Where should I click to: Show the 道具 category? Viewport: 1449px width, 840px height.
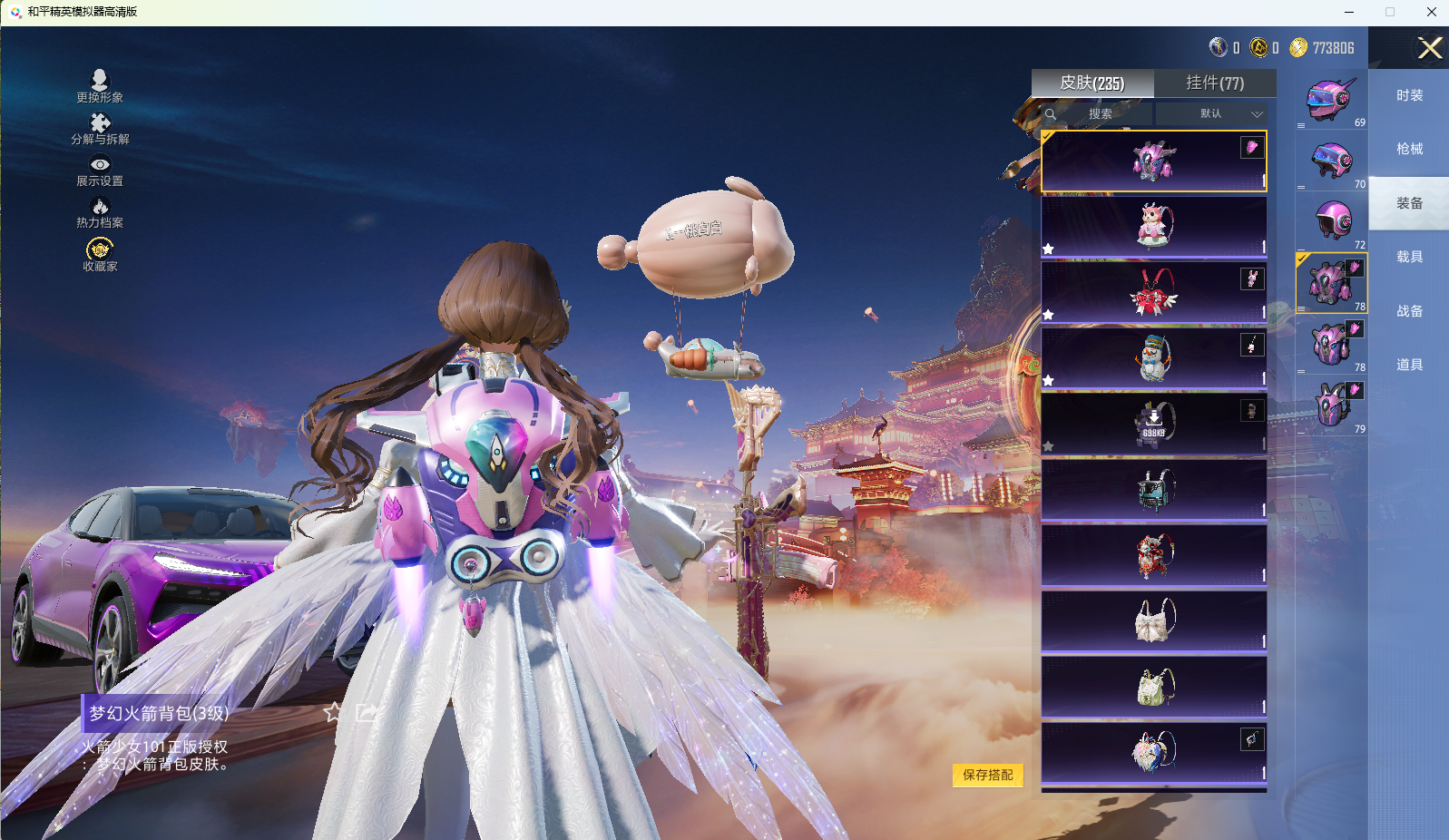1409,365
